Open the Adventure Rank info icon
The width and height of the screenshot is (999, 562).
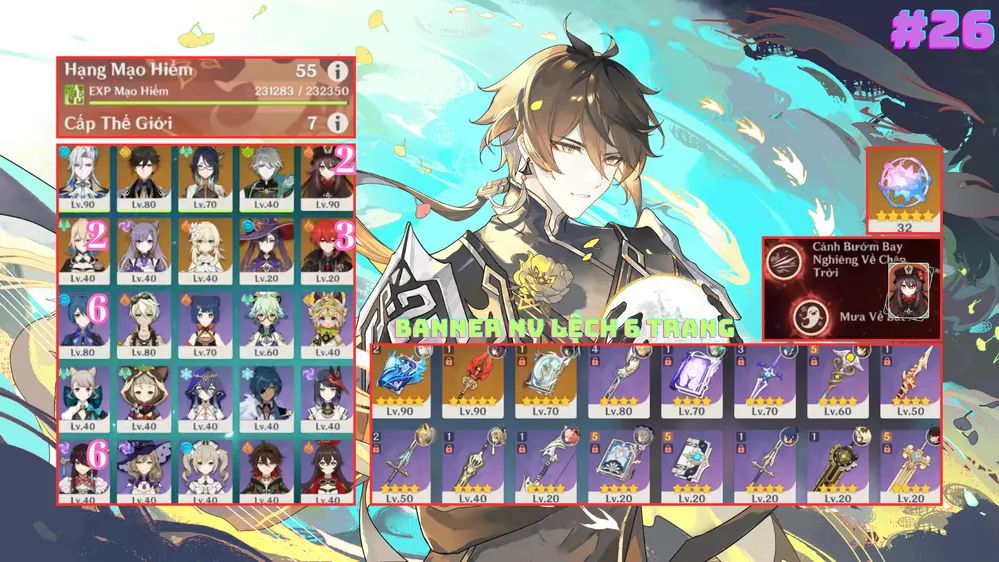click(338, 71)
